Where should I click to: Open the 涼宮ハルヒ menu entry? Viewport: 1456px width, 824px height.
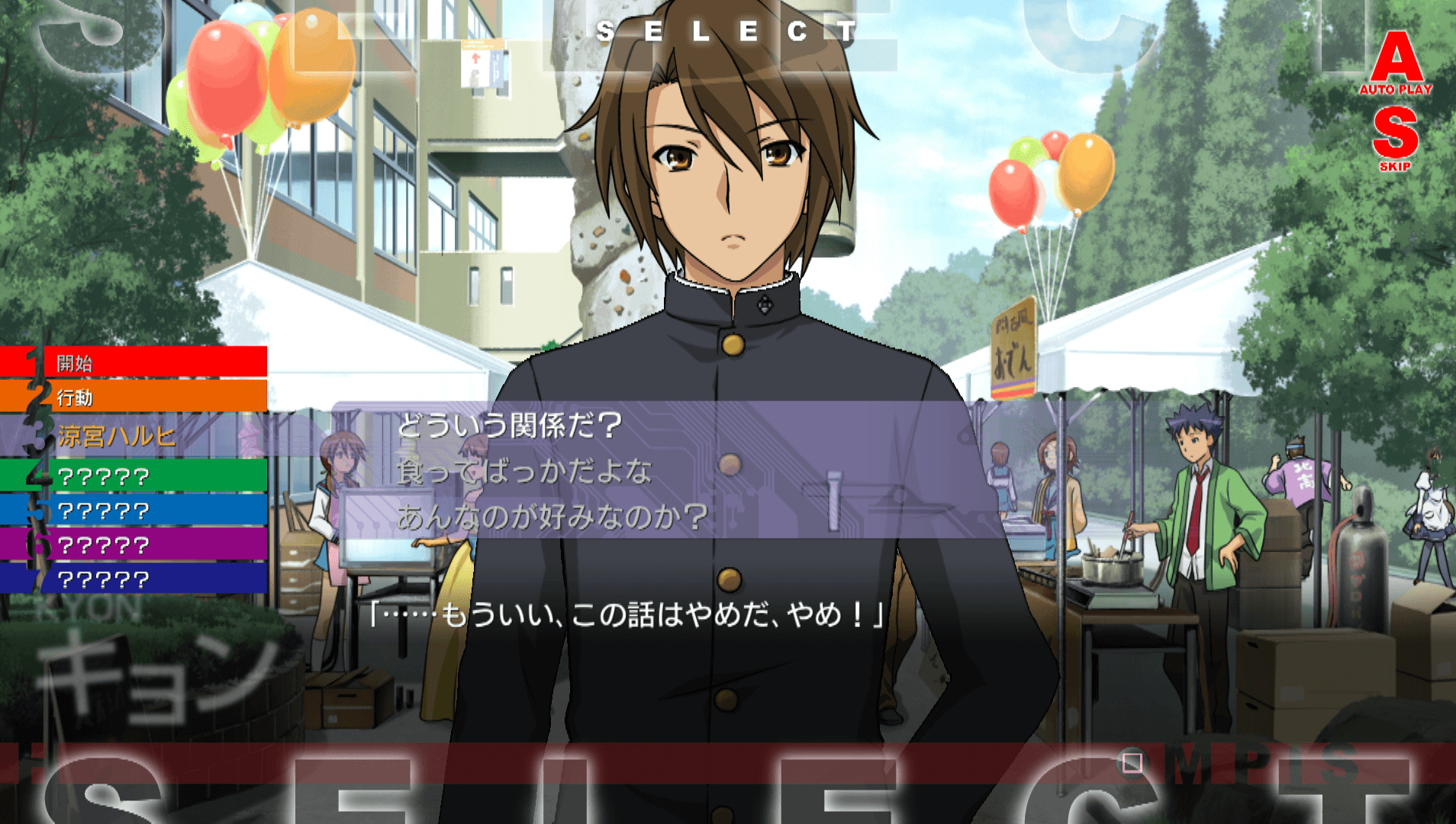click(x=134, y=436)
